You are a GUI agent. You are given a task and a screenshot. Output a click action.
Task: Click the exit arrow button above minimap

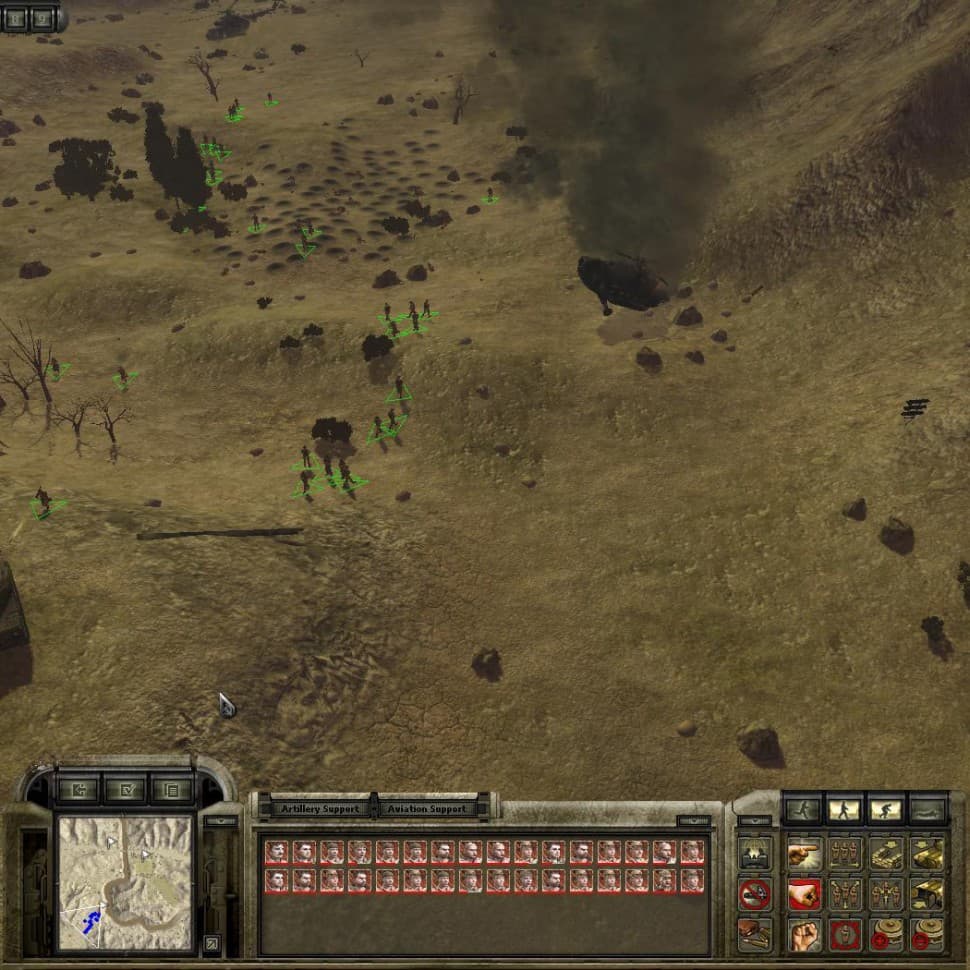click(x=78, y=790)
